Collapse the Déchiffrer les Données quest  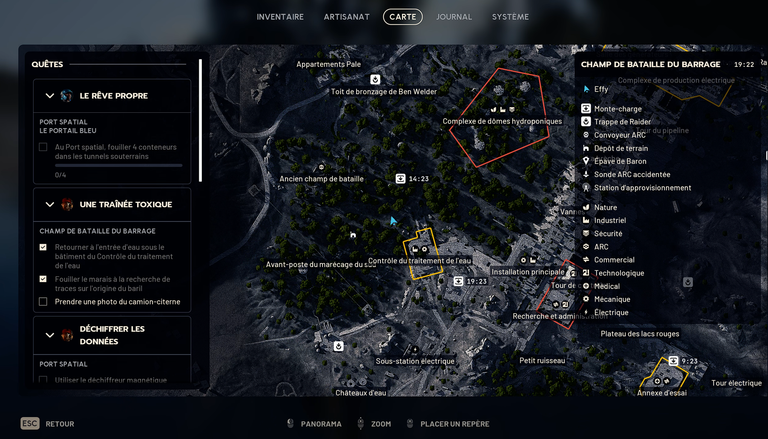[x=51, y=335]
